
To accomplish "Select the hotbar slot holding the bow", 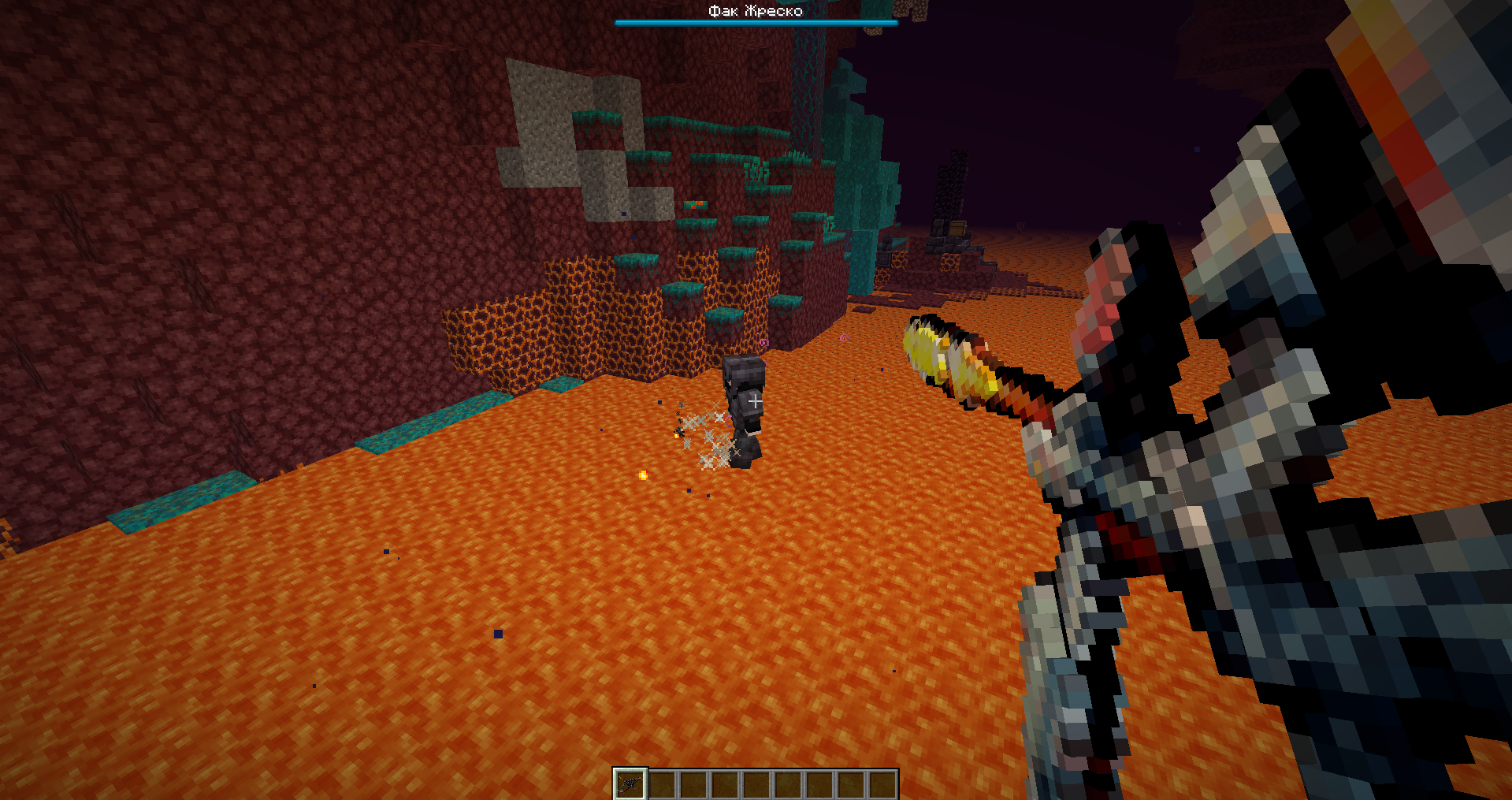I will tap(630, 783).
